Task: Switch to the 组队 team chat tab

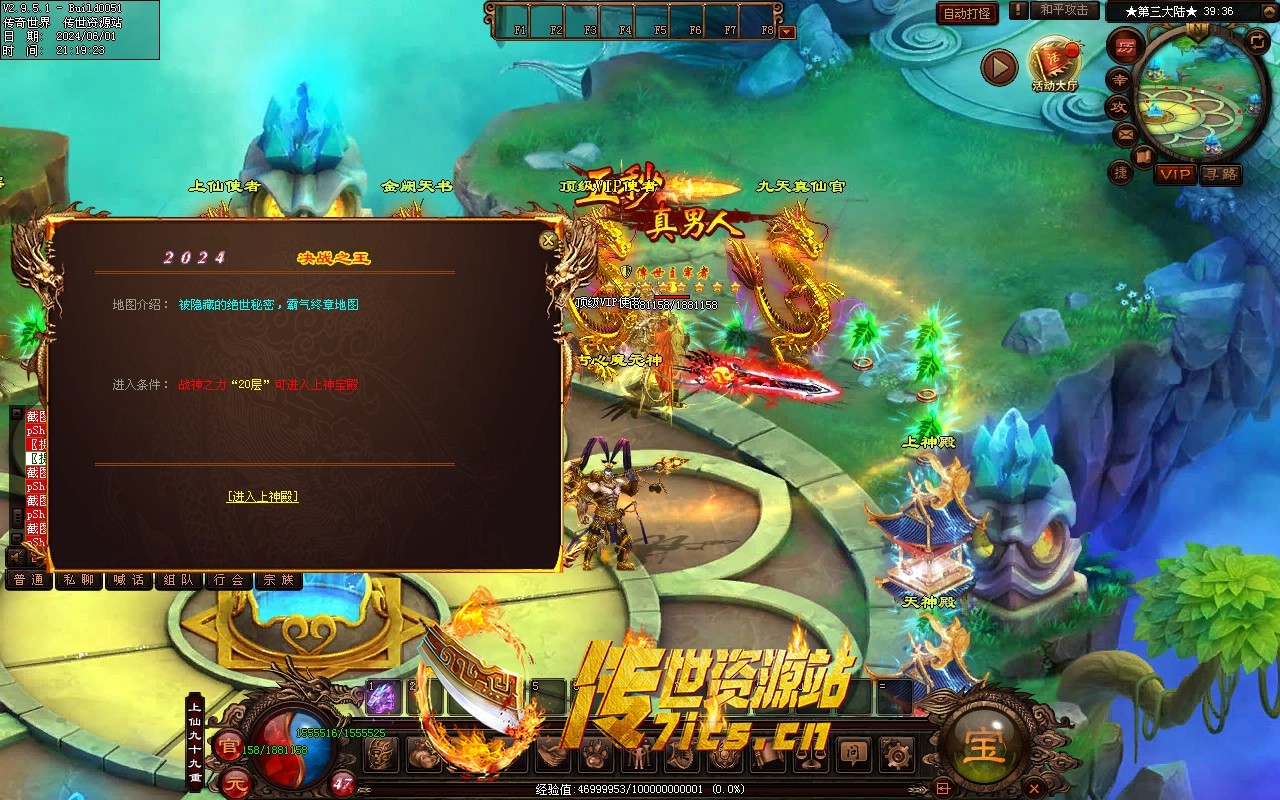Action: (179, 580)
